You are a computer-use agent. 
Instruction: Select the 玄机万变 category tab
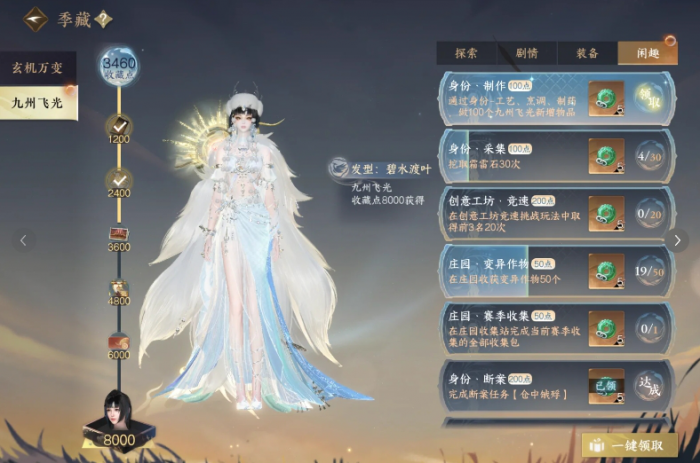38,68
